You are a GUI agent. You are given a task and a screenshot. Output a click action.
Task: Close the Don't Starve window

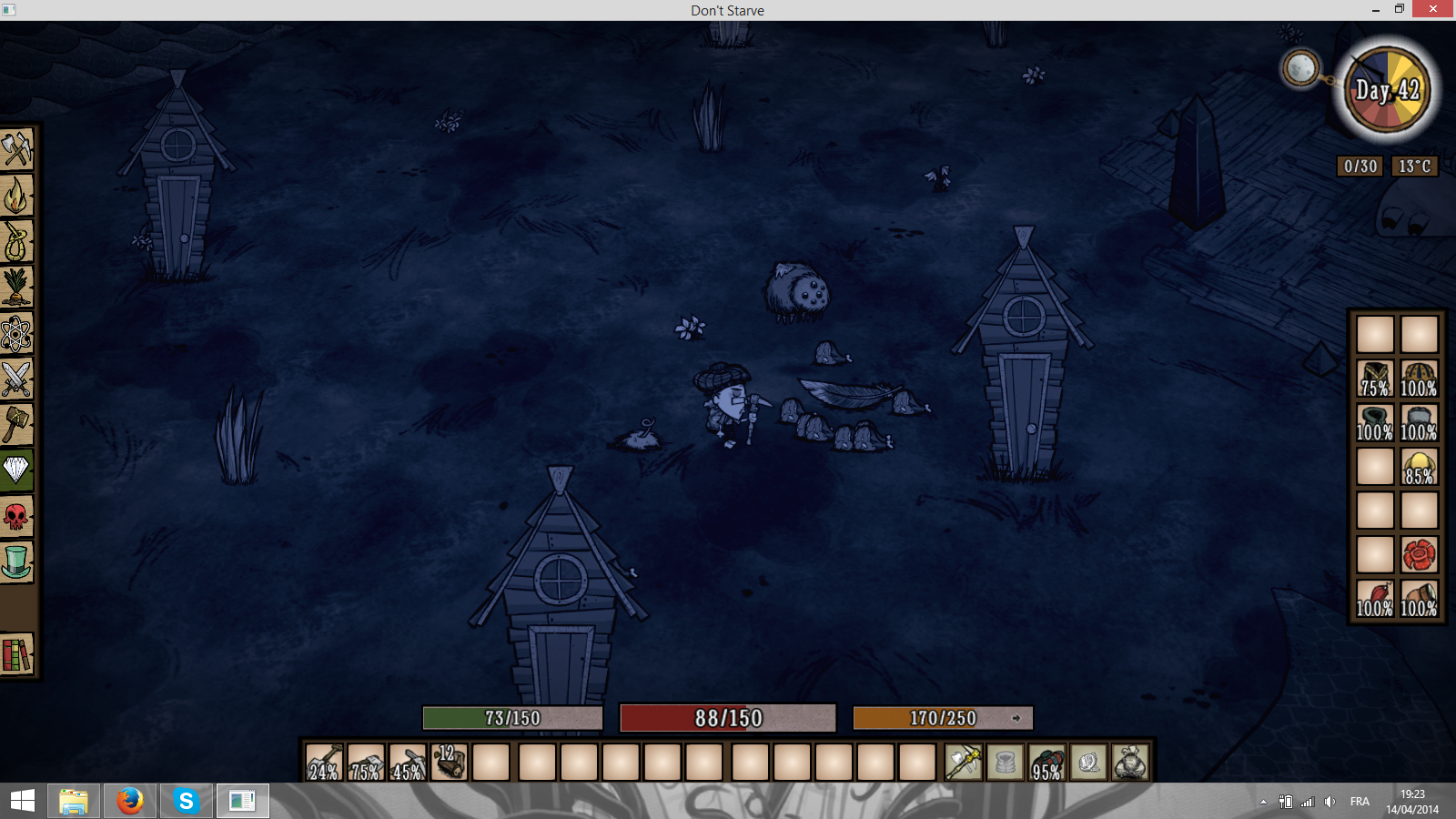(1433, 9)
